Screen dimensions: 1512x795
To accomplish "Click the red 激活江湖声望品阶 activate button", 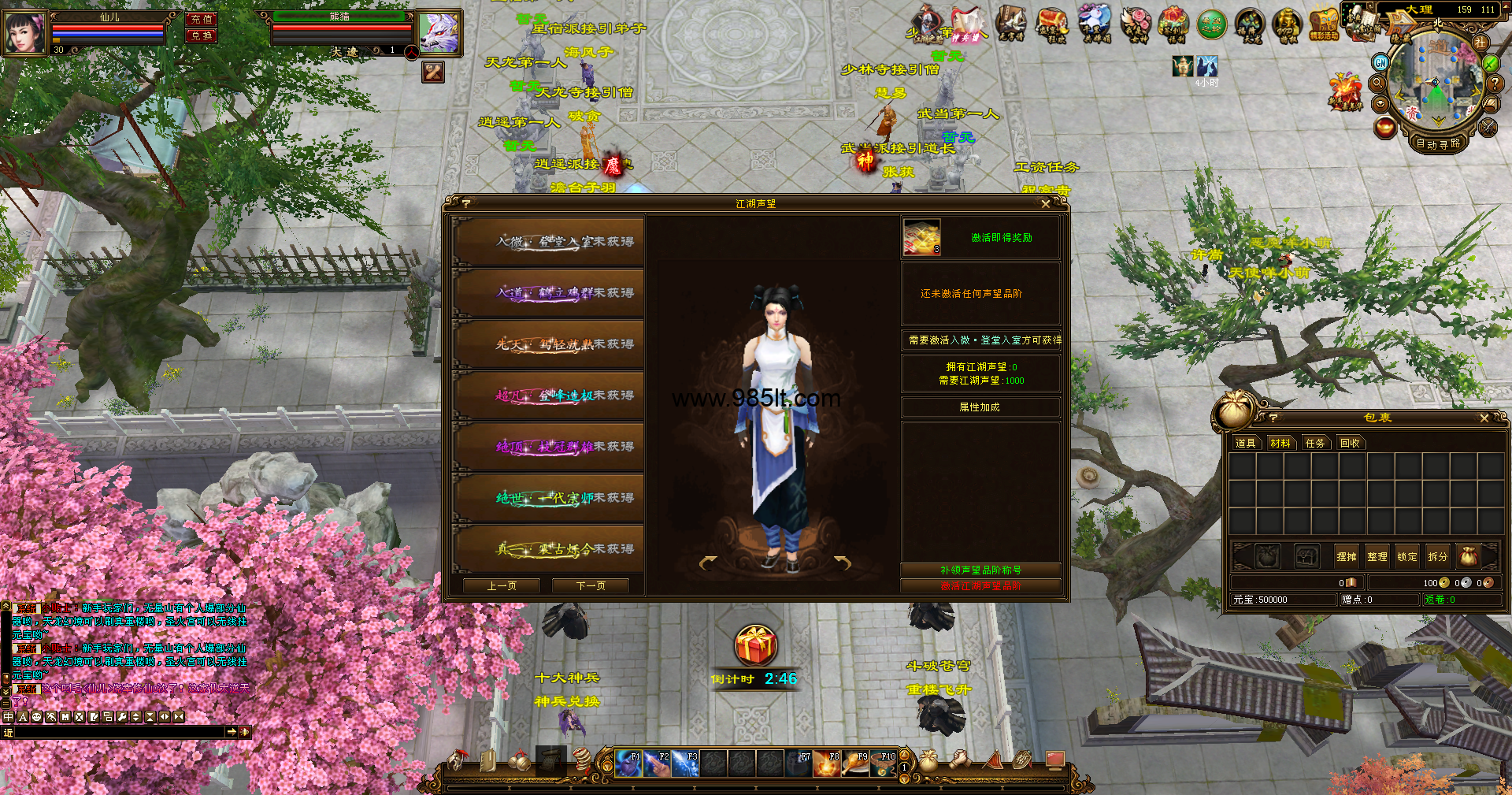I will 980,586.
